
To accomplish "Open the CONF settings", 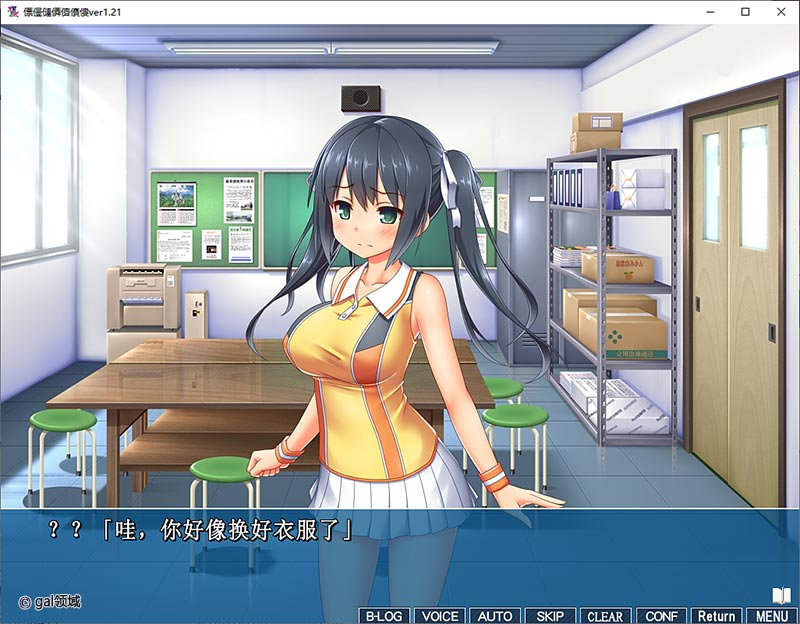I will pos(661,616).
